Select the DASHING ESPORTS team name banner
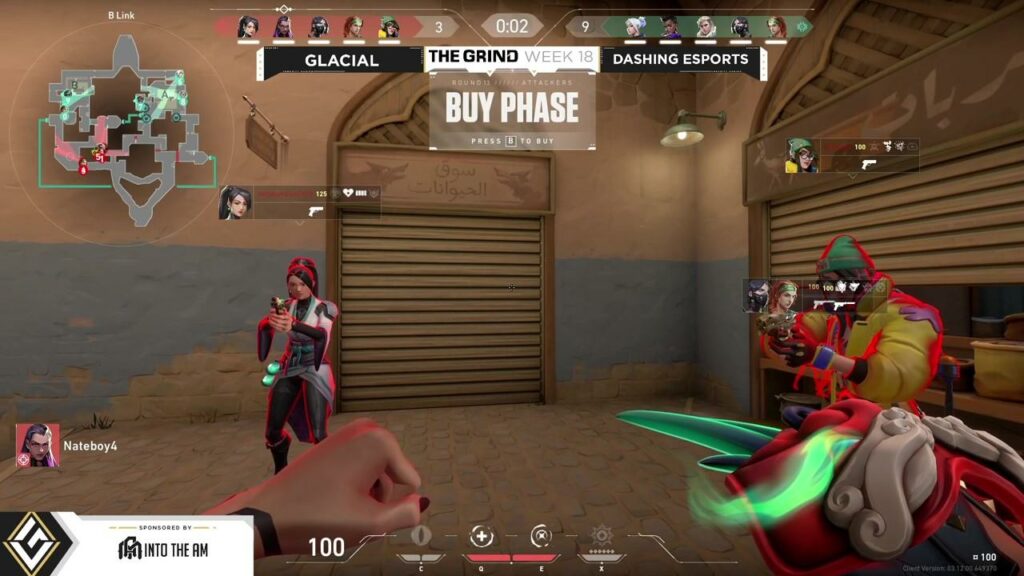This screenshot has width=1024, height=576. 680,60
